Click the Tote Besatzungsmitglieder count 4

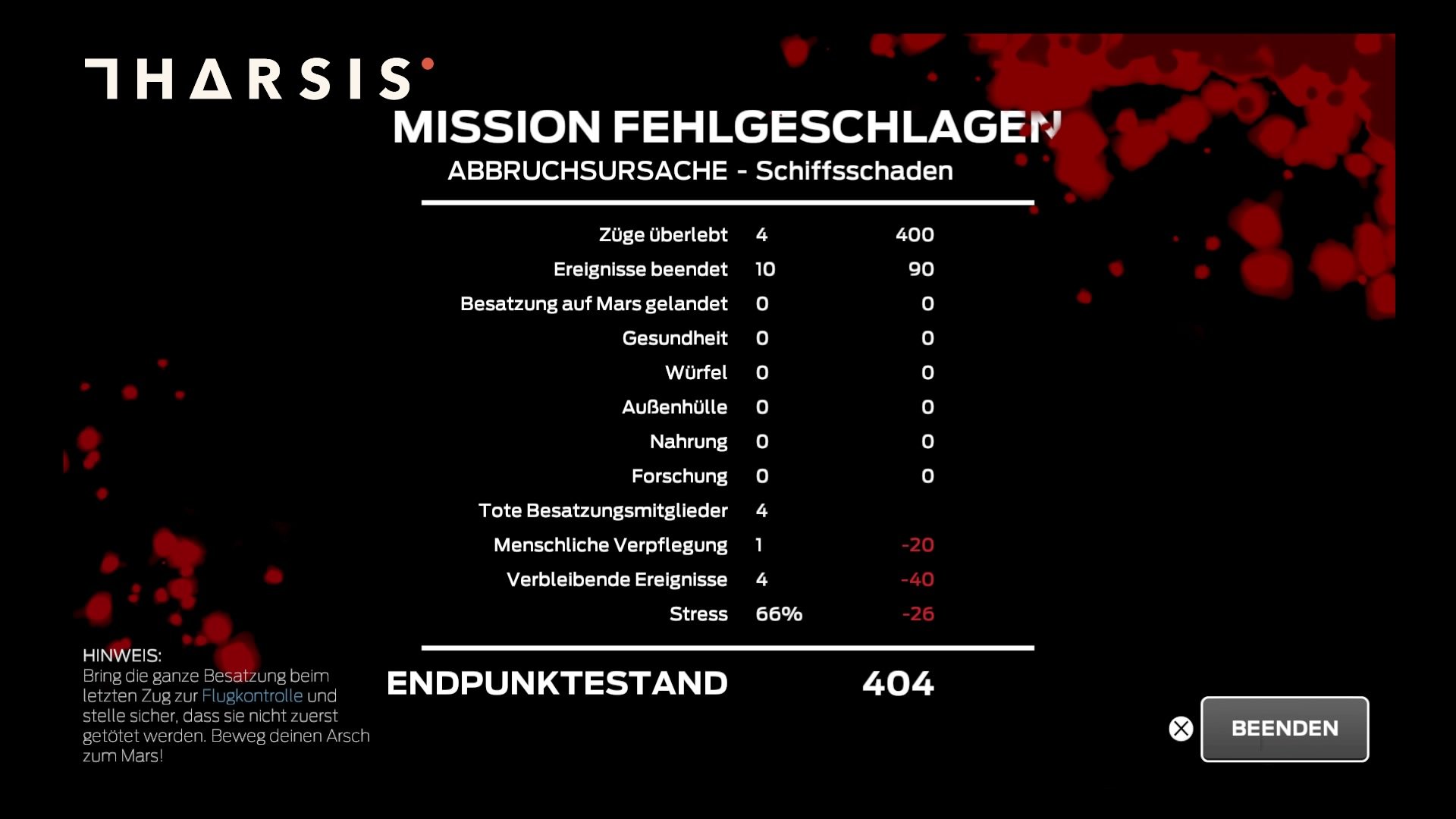click(761, 510)
